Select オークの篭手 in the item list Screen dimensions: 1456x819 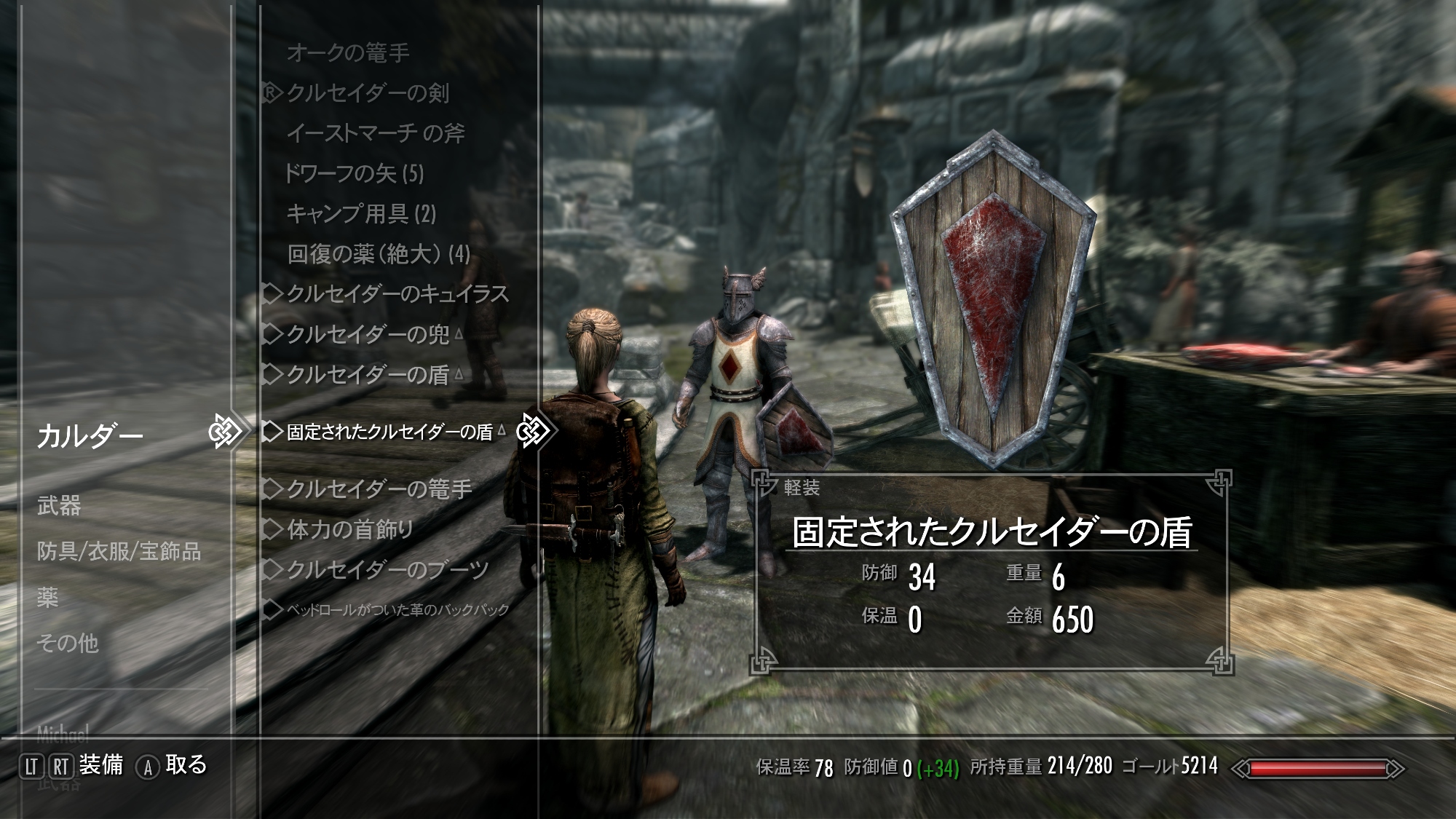click(x=348, y=53)
